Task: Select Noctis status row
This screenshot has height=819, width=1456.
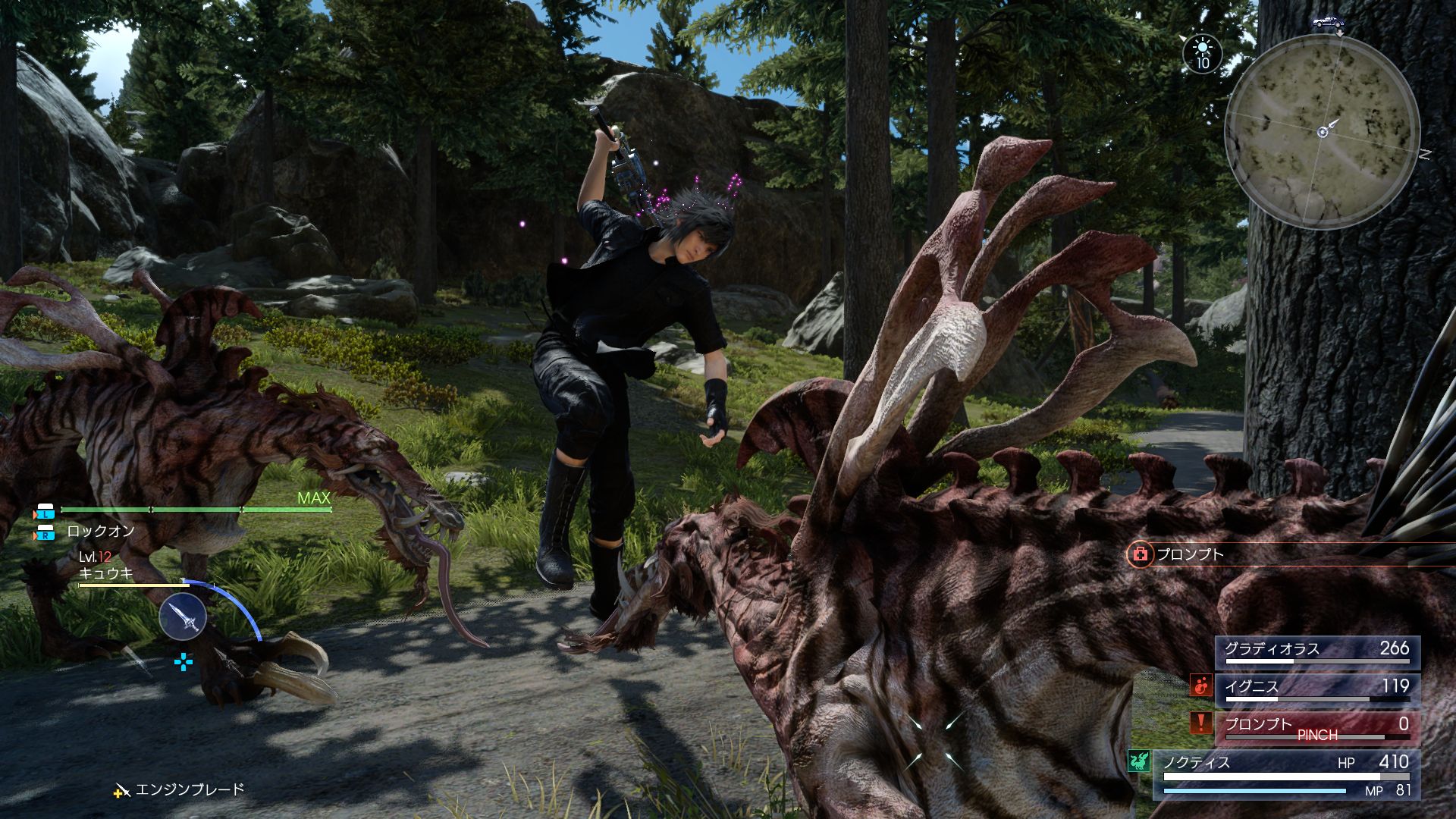Action: 1286,773
